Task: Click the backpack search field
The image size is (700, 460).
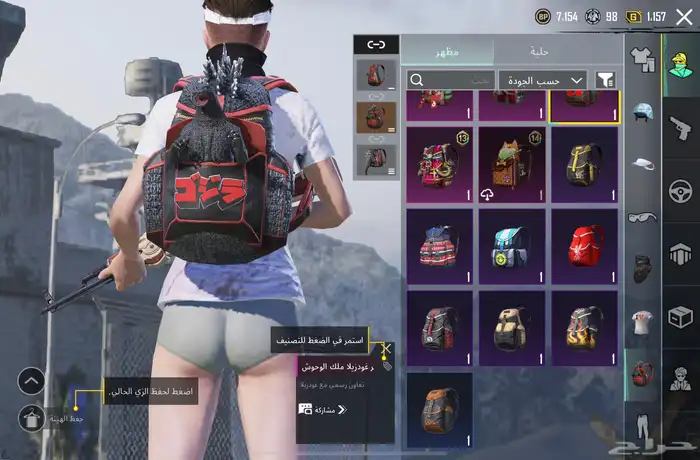Action: point(454,79)
